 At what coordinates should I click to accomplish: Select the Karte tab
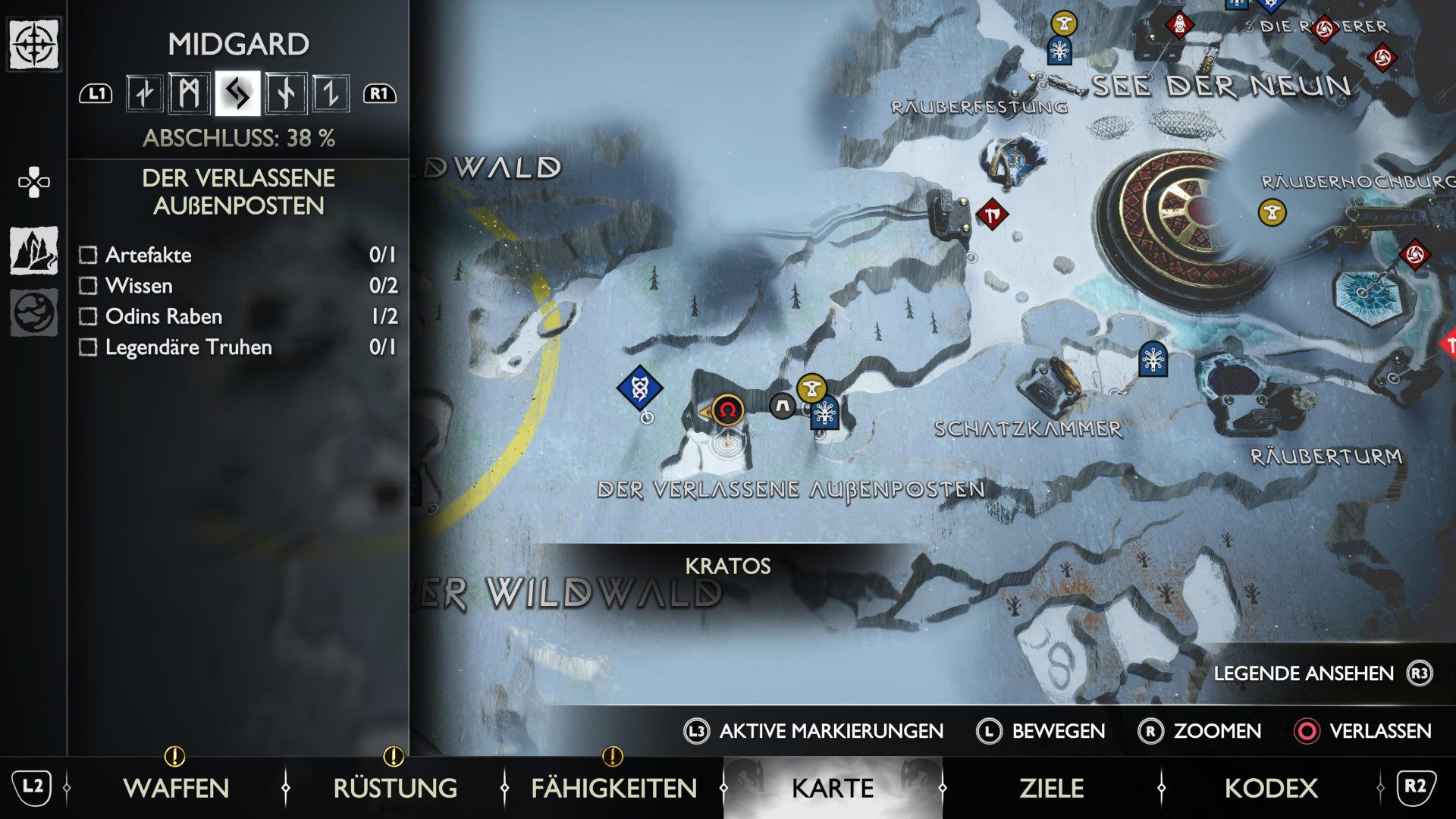click(833, 788)
